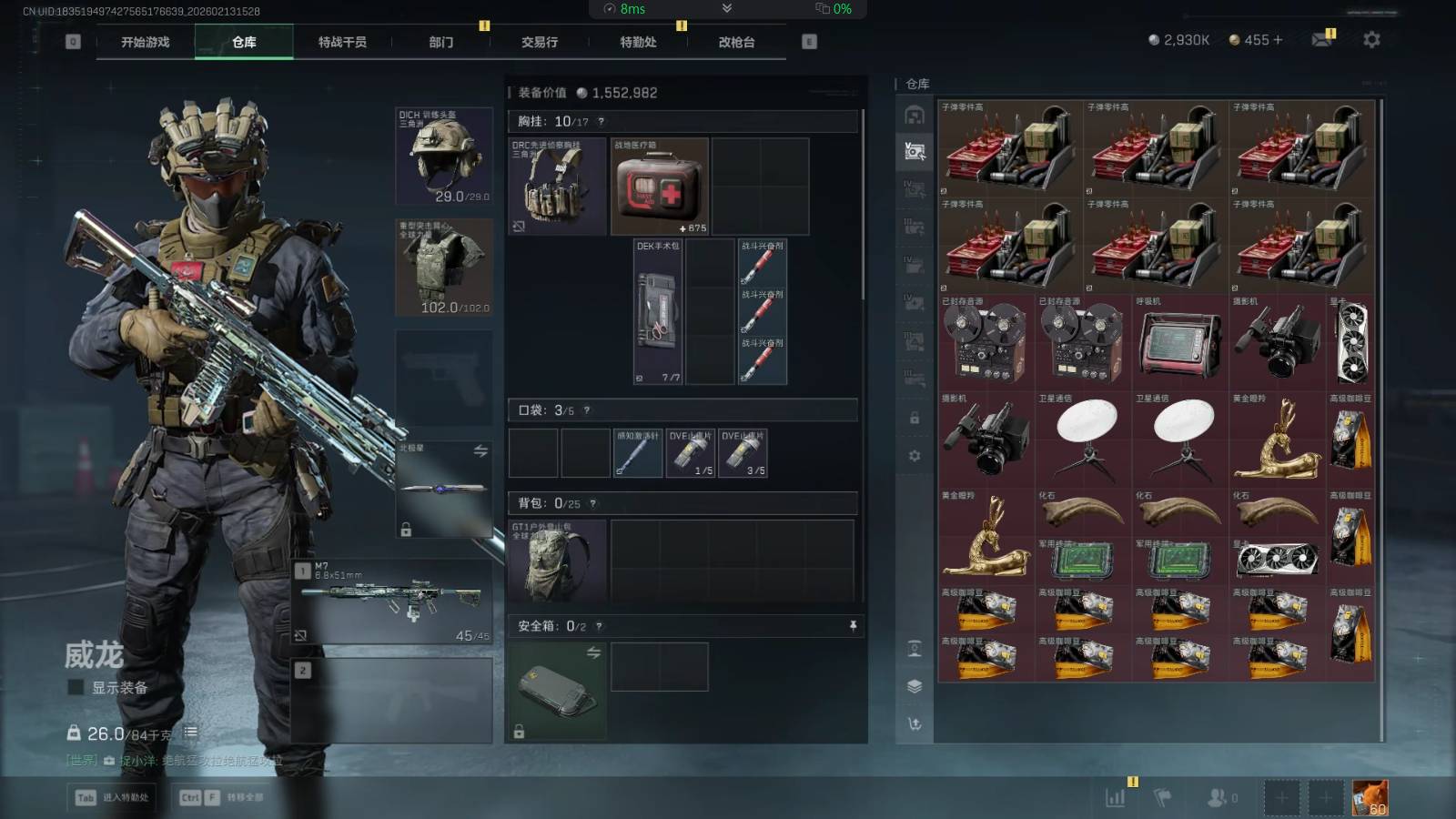The height and width of the screenshot is (819, 1456).
Task: Open the 改枪台 gunsmith tab
Action: pyautogui.click(x=736, y=42)
